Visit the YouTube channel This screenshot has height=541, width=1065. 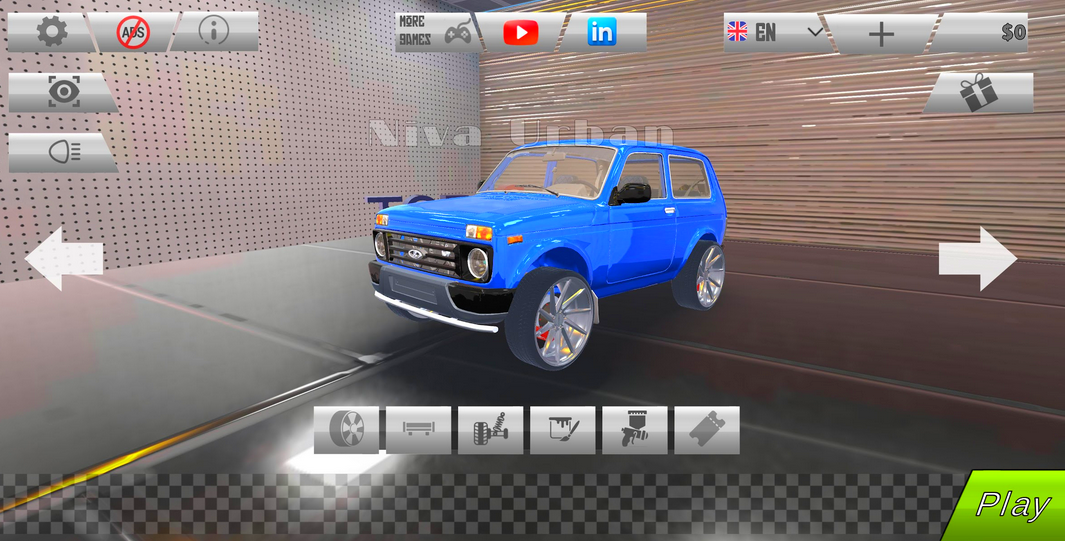[x=520, y=32]
